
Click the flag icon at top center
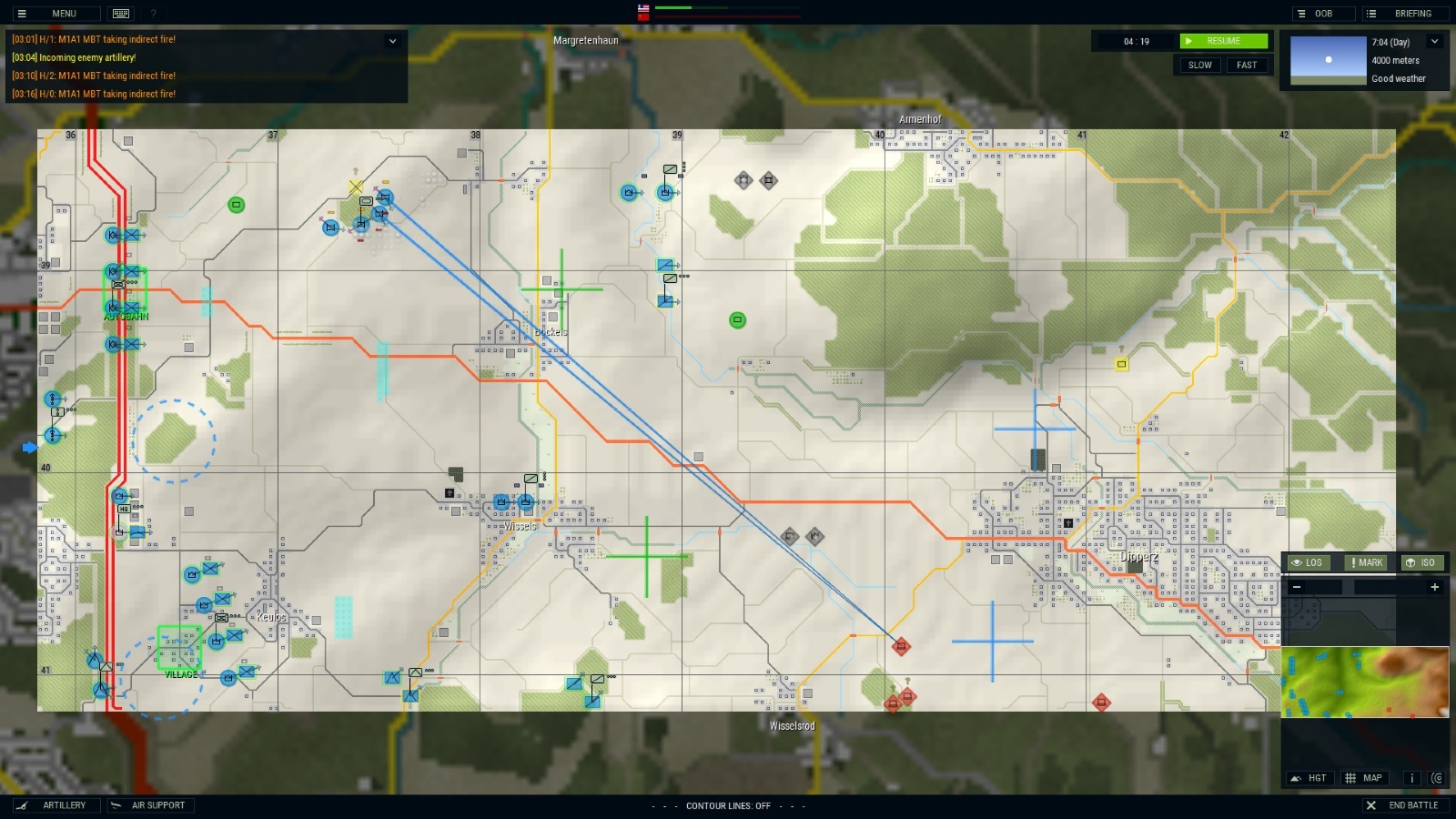(x=645, y=10)
